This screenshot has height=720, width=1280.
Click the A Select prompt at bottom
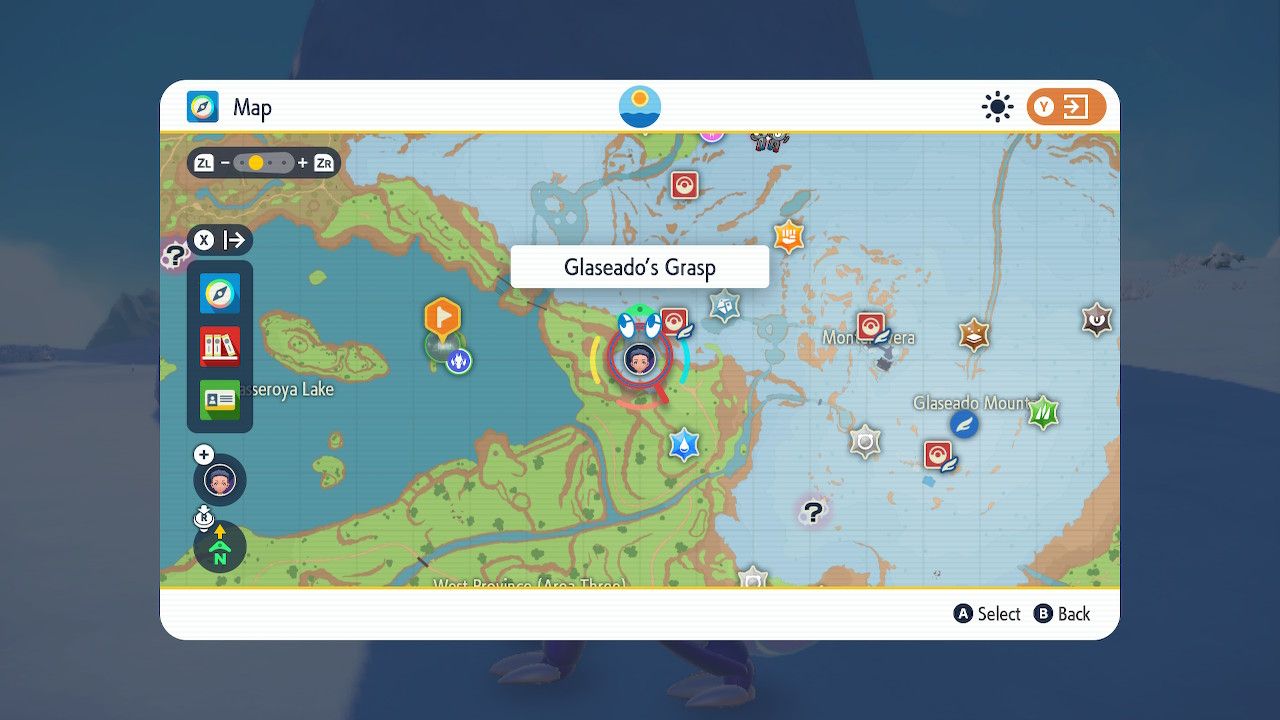(987, 614)
